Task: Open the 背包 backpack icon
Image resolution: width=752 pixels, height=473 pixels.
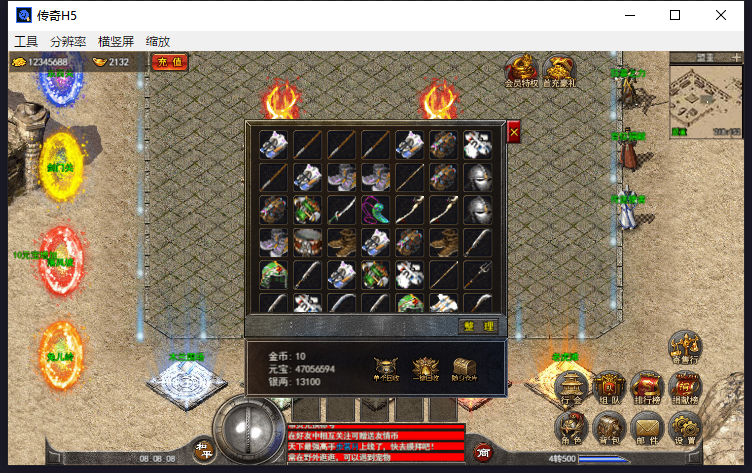Action: [609, 428]
